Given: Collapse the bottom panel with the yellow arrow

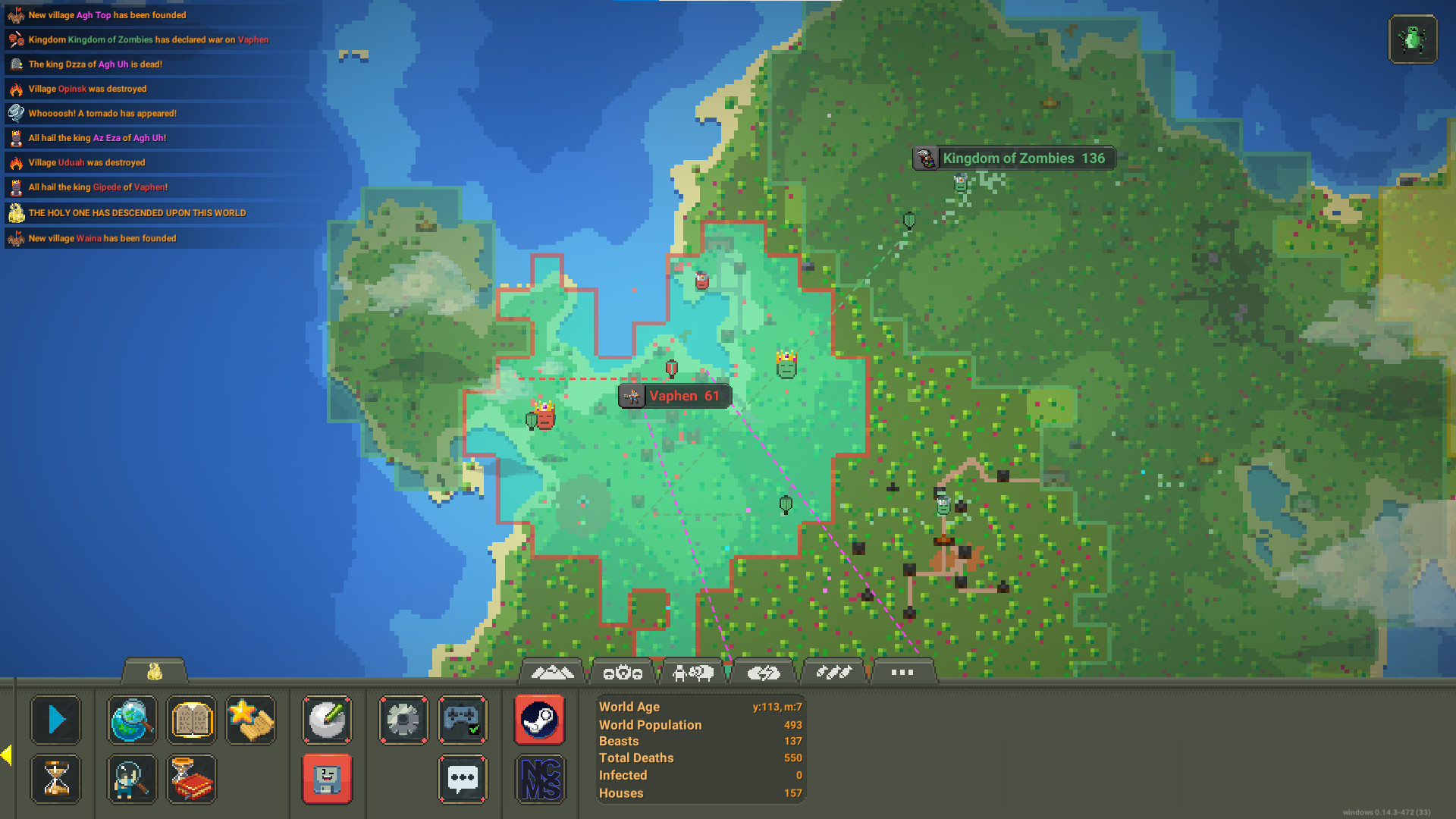Looking at the screenshot, I should (x=6, y=753).
